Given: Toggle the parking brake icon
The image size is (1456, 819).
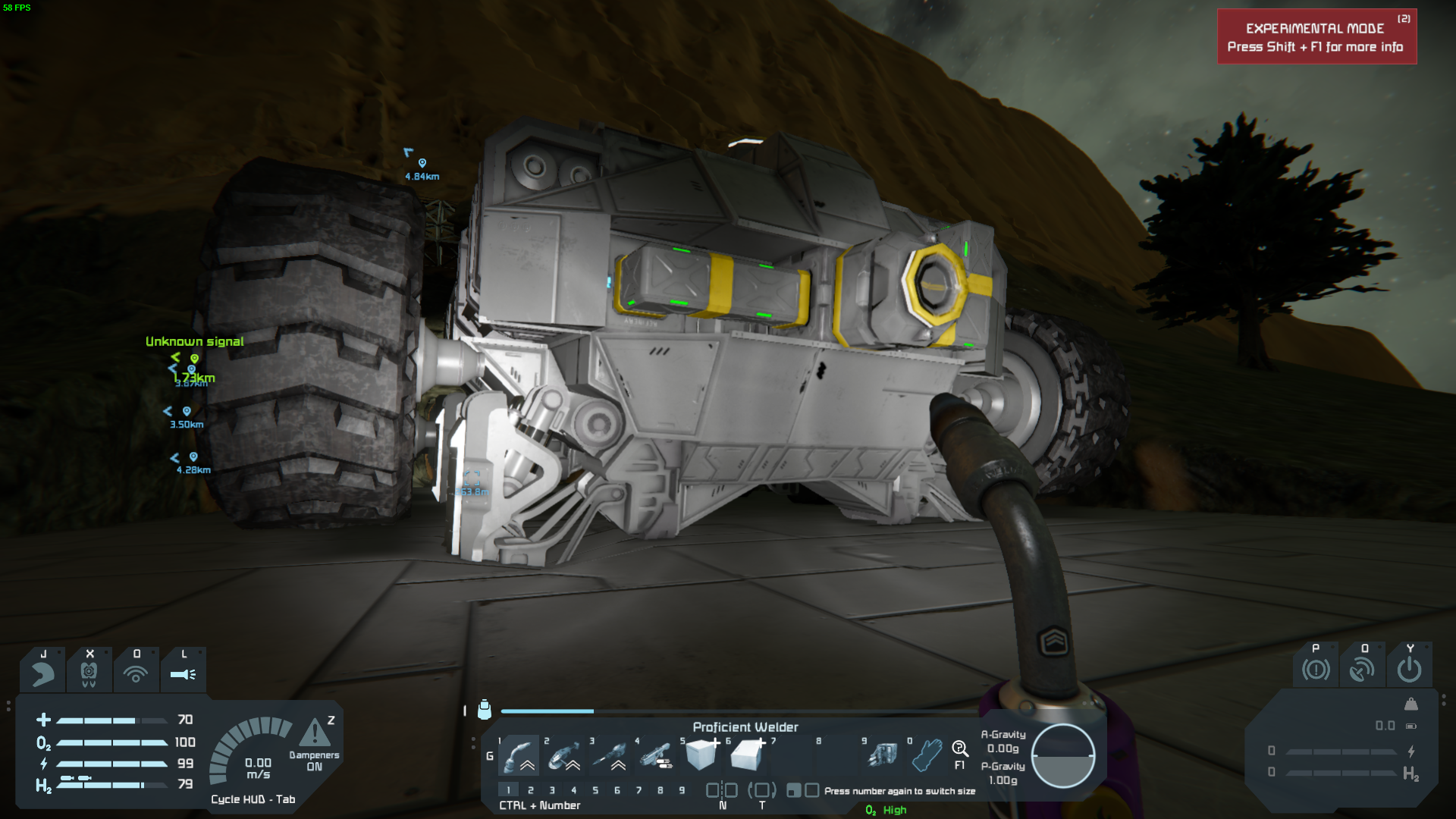Looking at the screenshot, I should (1316, 670).
